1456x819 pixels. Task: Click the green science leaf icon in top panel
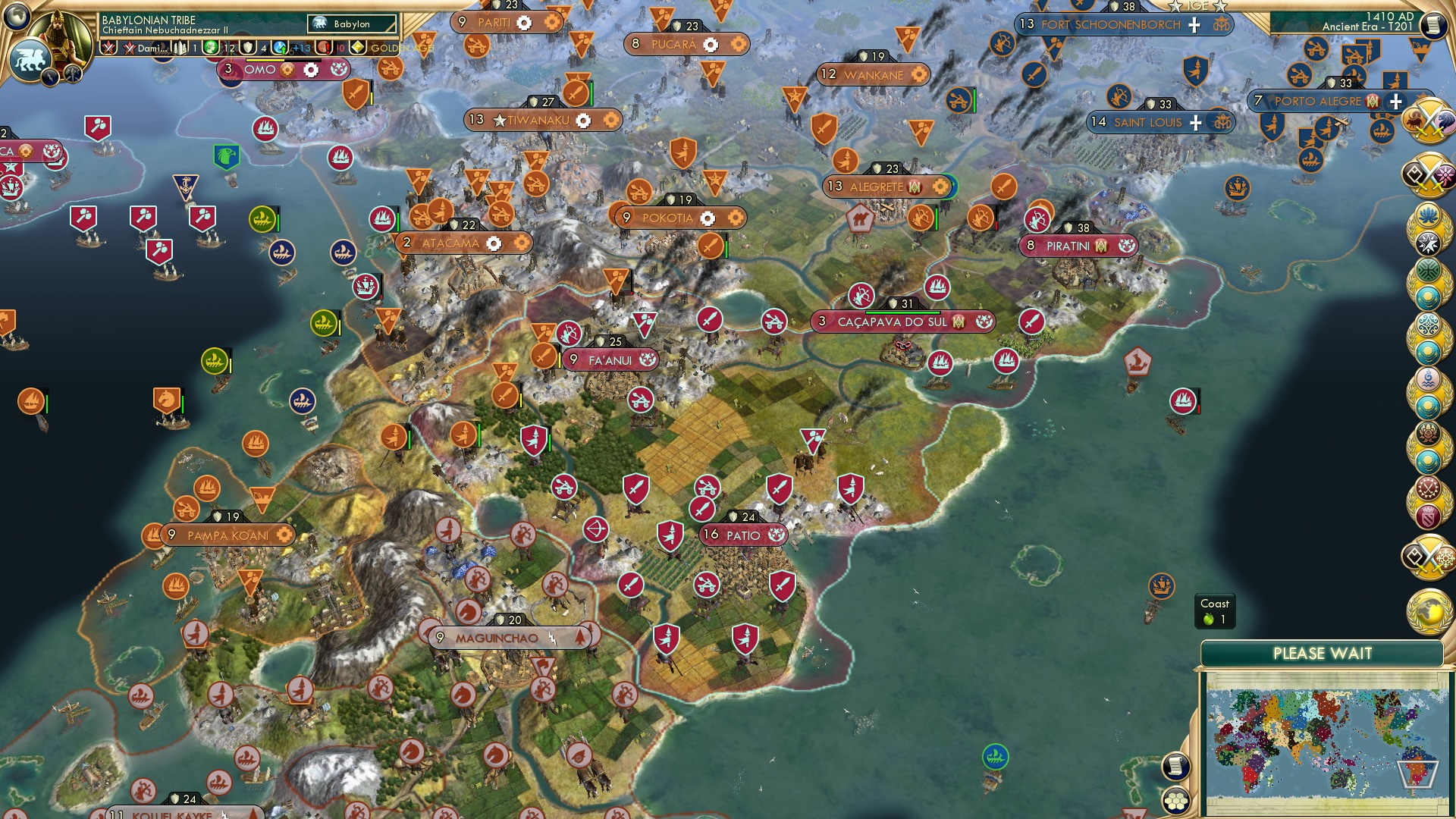click(x=210, y=47)
